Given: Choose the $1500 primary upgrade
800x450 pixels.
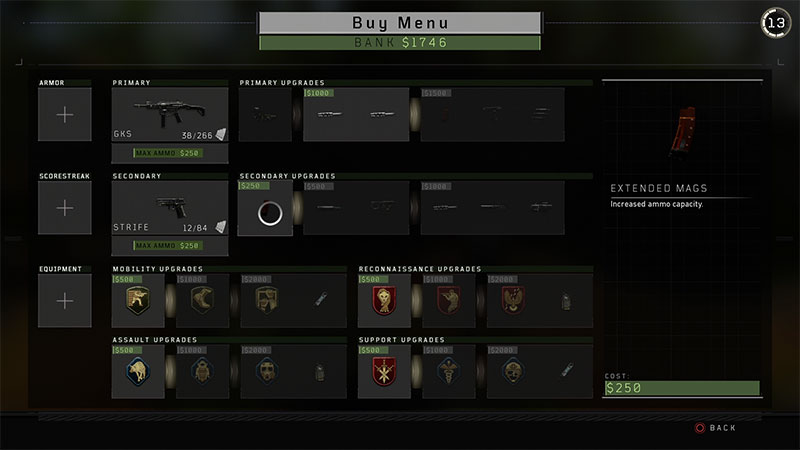Looking at the screenshot, I should 492,115.
